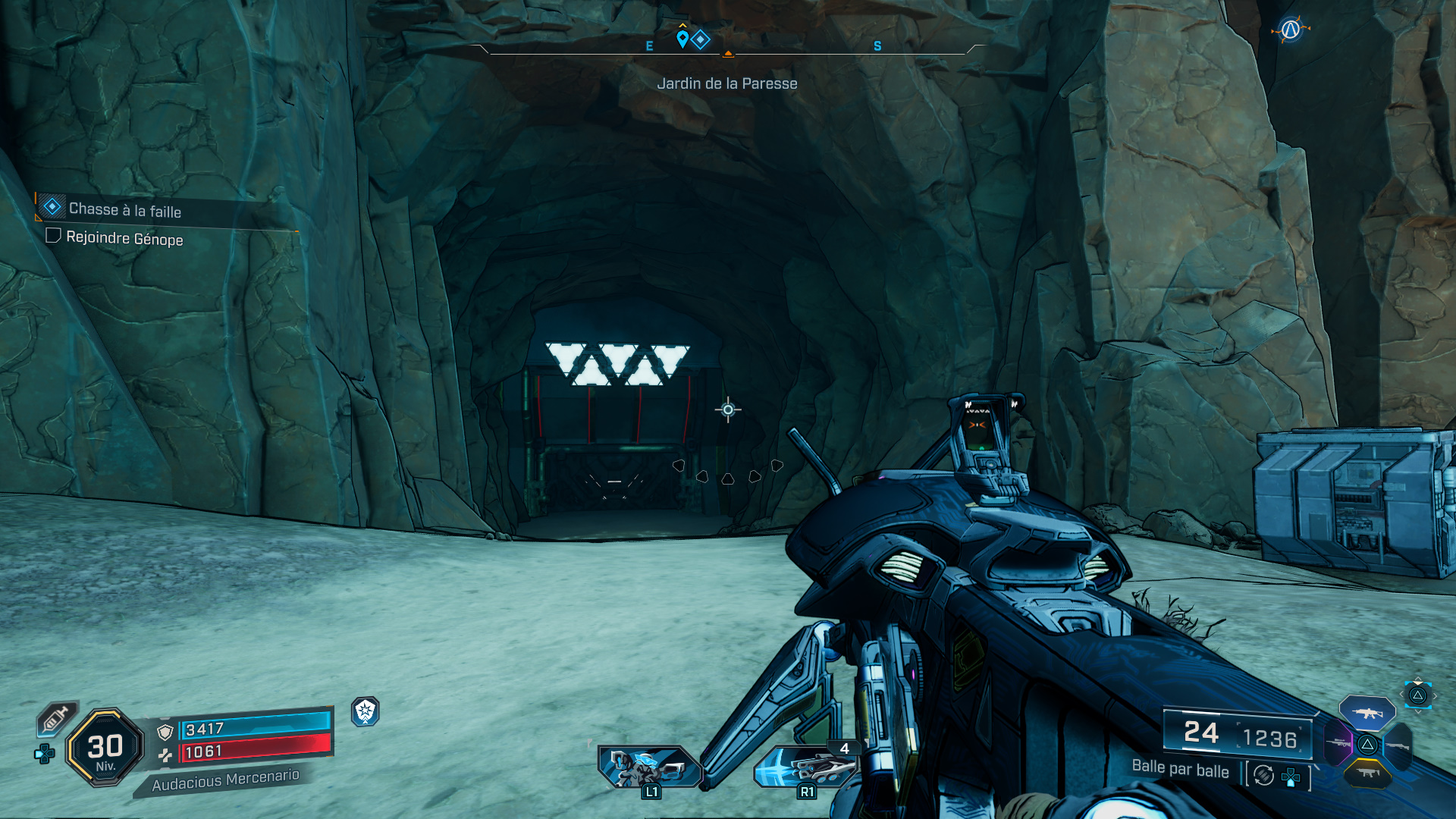
Task: Use the syringe repair kit icon
Action: click(55, 718)
